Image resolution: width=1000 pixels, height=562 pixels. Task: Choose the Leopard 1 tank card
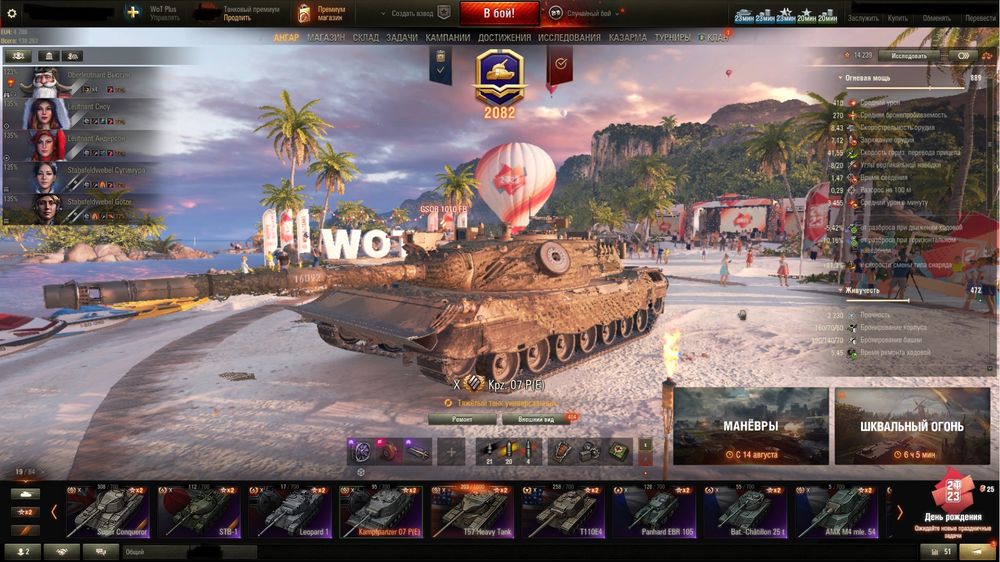pos(291,512)
